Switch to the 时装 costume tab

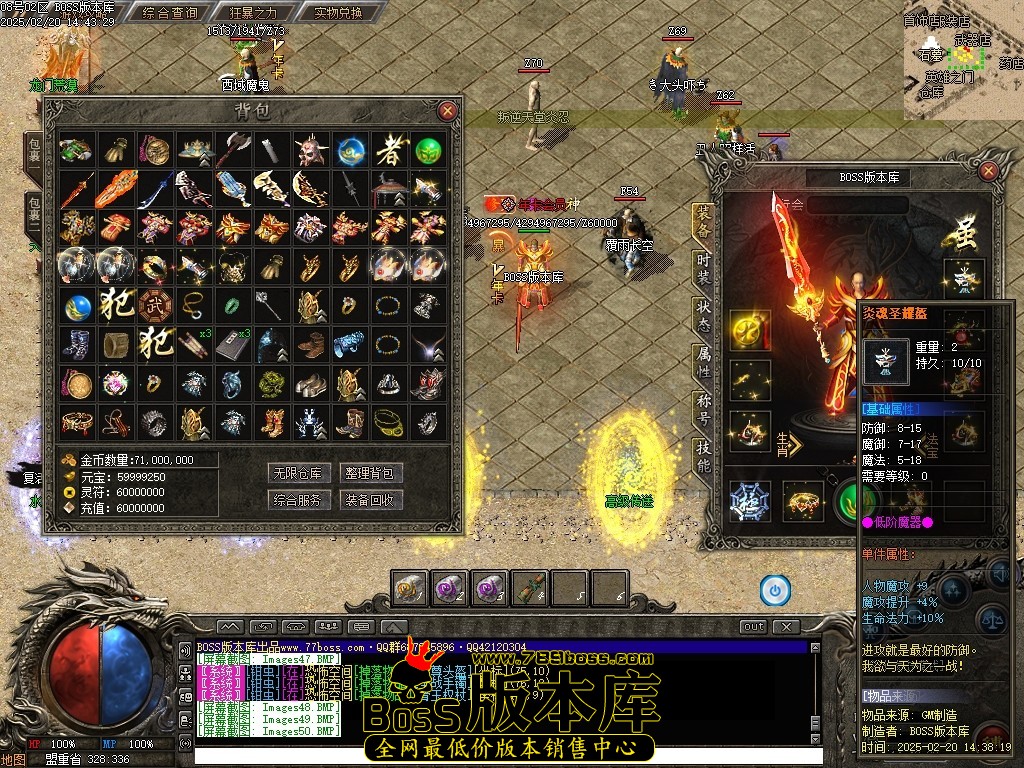(x=703, y=266)
